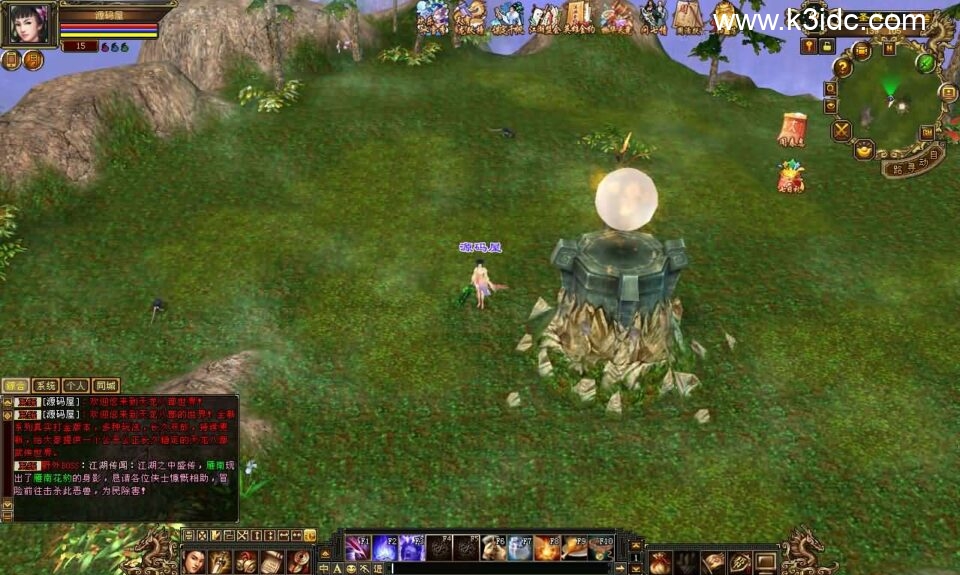Use the F8 flame skill
This screenshot has width=960, height=575.
pyautogui.click(x=546, y=547)
